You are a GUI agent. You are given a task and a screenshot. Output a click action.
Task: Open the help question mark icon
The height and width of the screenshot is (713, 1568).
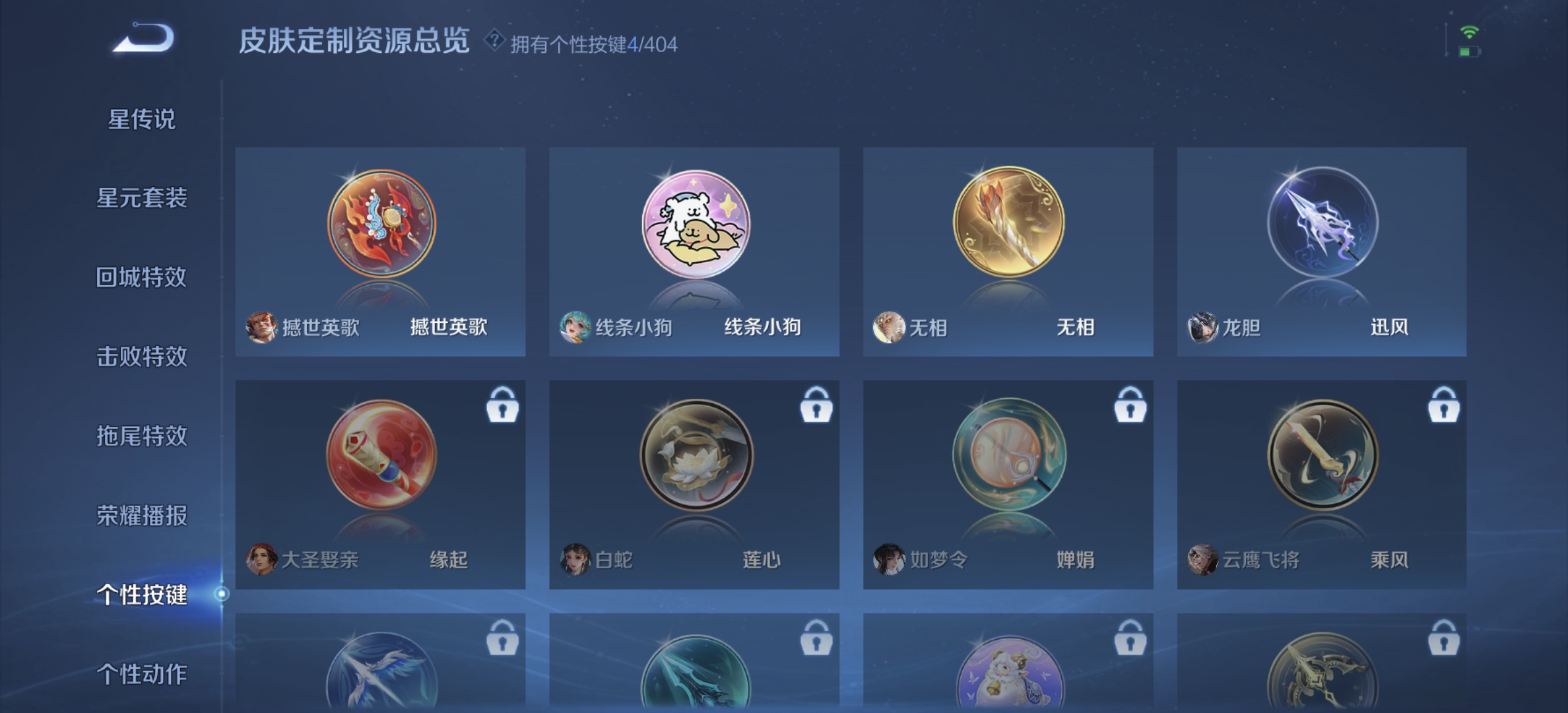coord(494,42)
